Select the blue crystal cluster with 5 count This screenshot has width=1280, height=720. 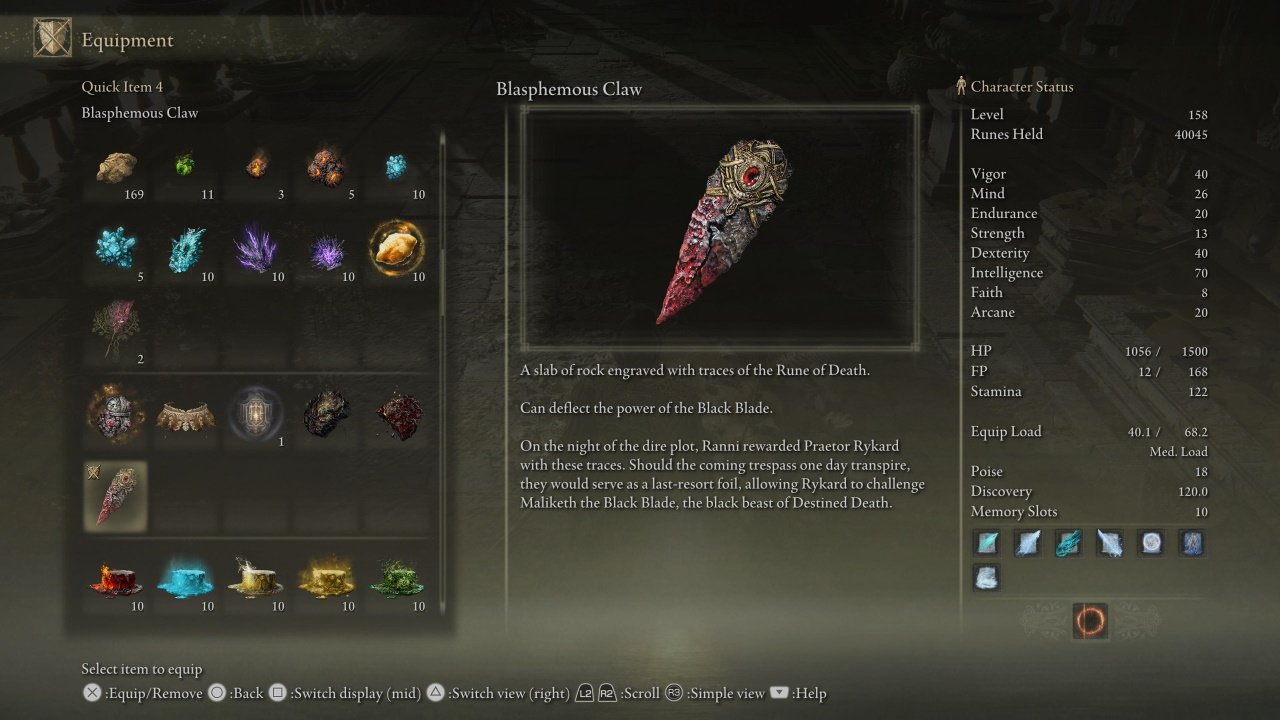click(116, 246)
